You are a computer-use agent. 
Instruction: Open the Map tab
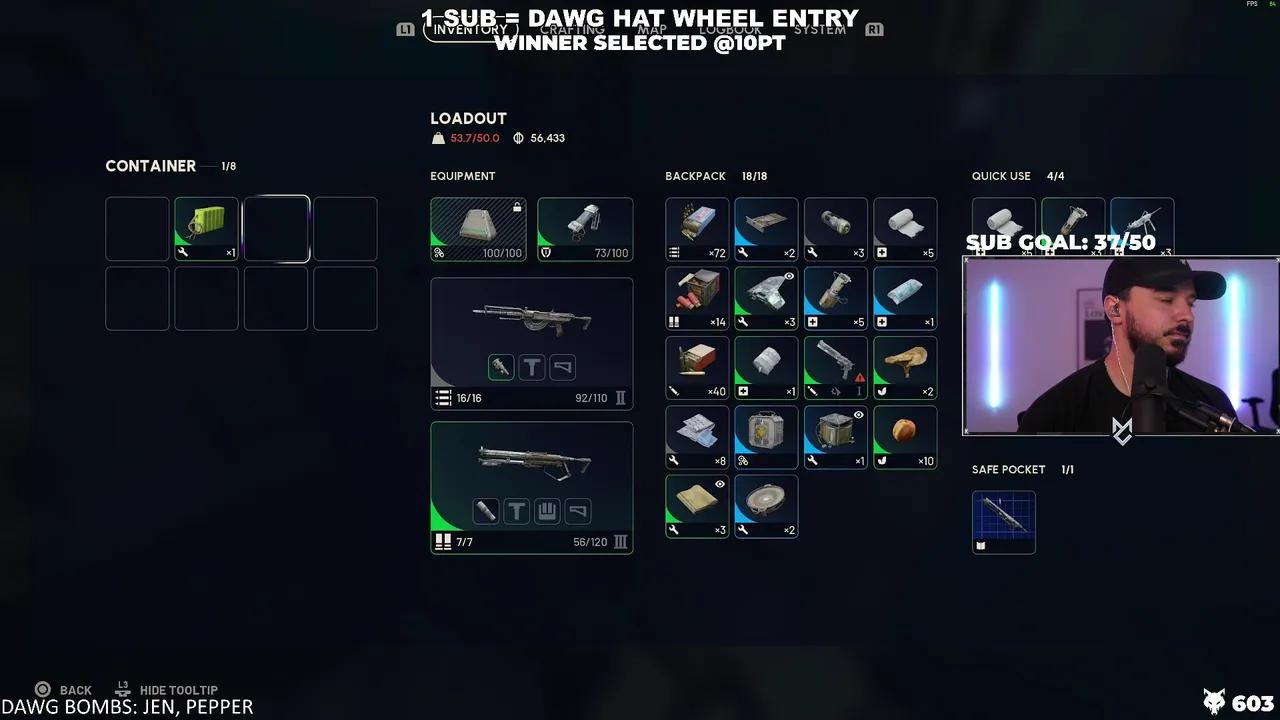point(652,30)
